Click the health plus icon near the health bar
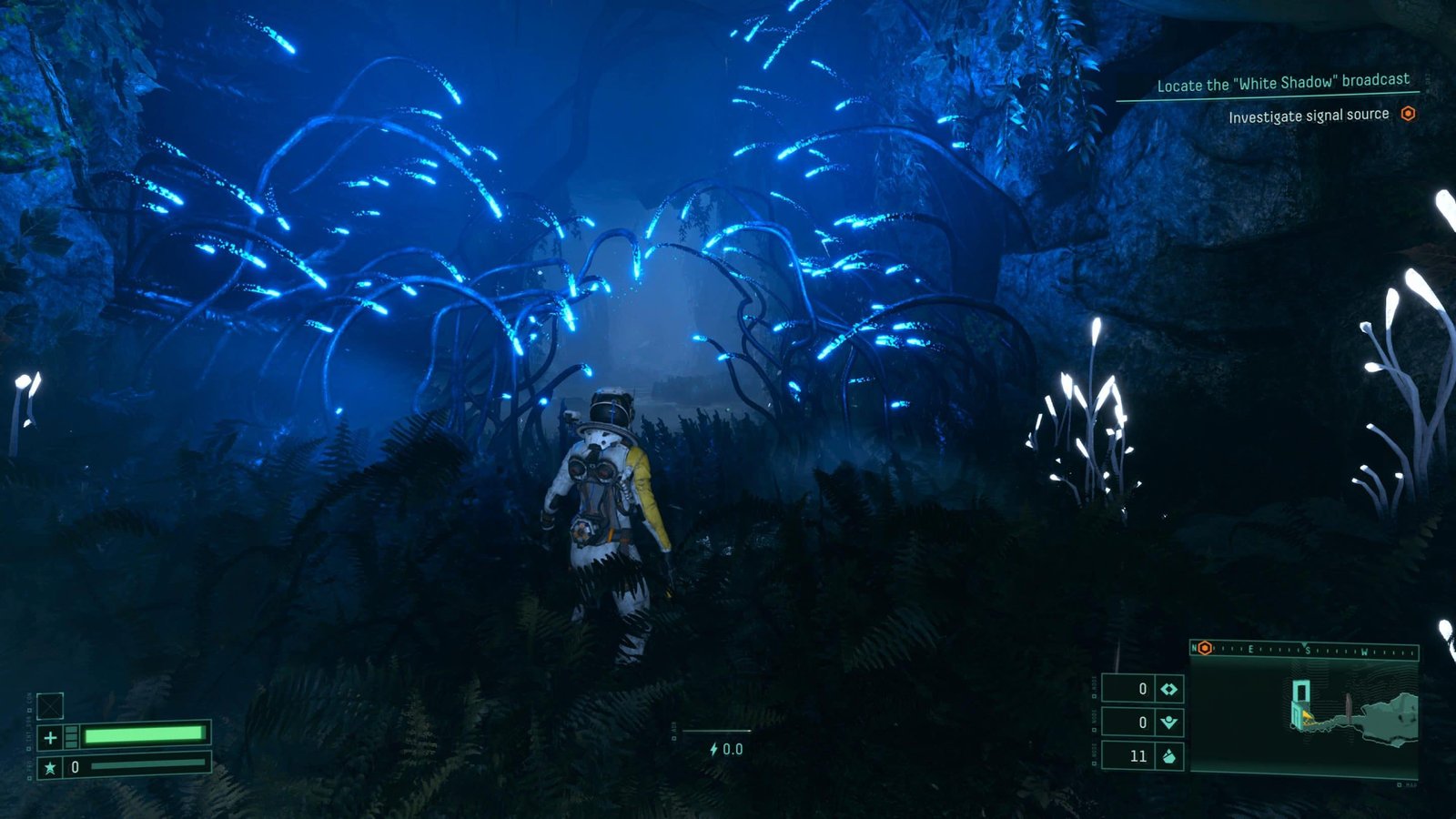Screen dimensions: 1456x819 [x=51, y=735]
